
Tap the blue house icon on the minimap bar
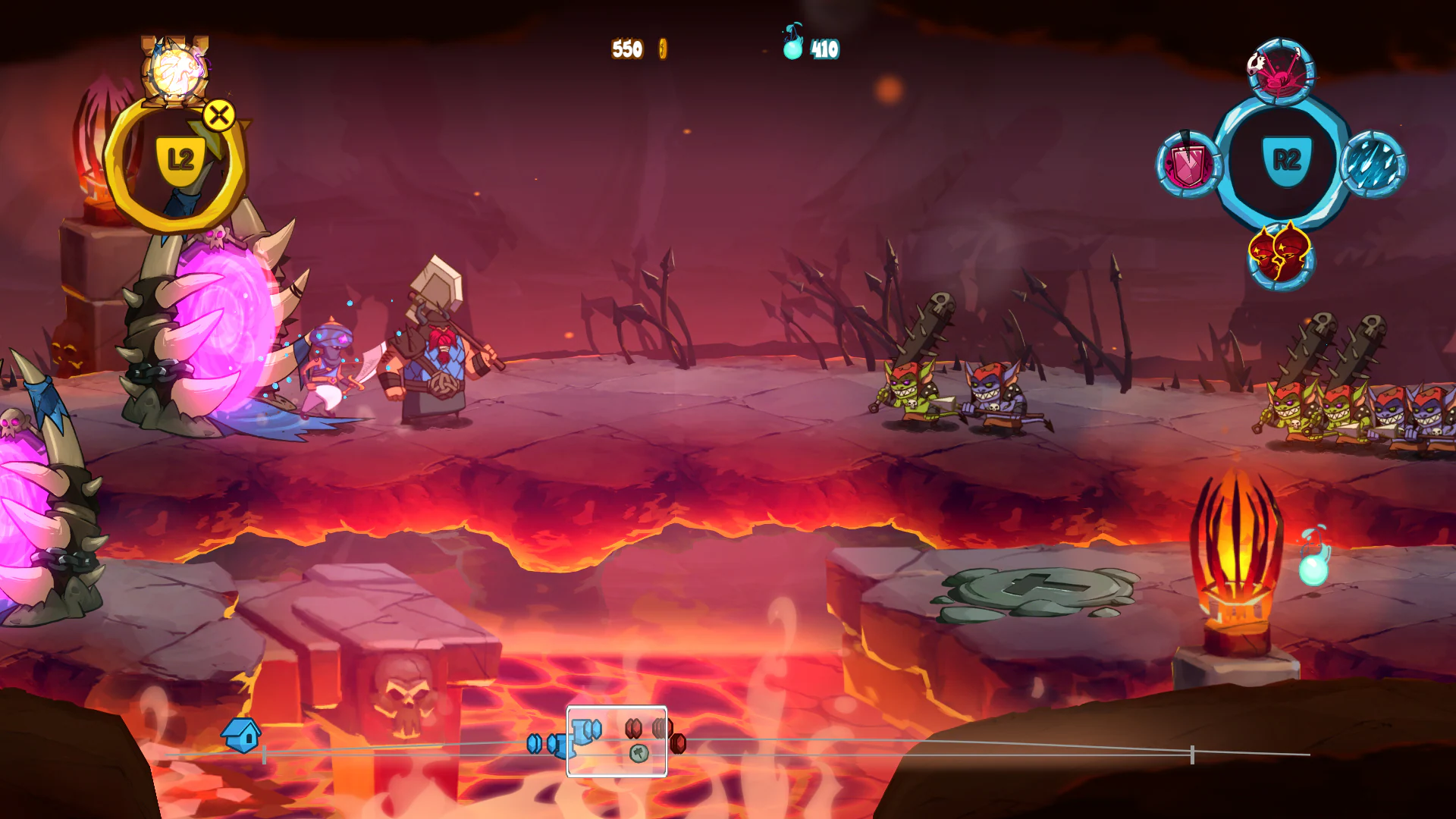242,735
